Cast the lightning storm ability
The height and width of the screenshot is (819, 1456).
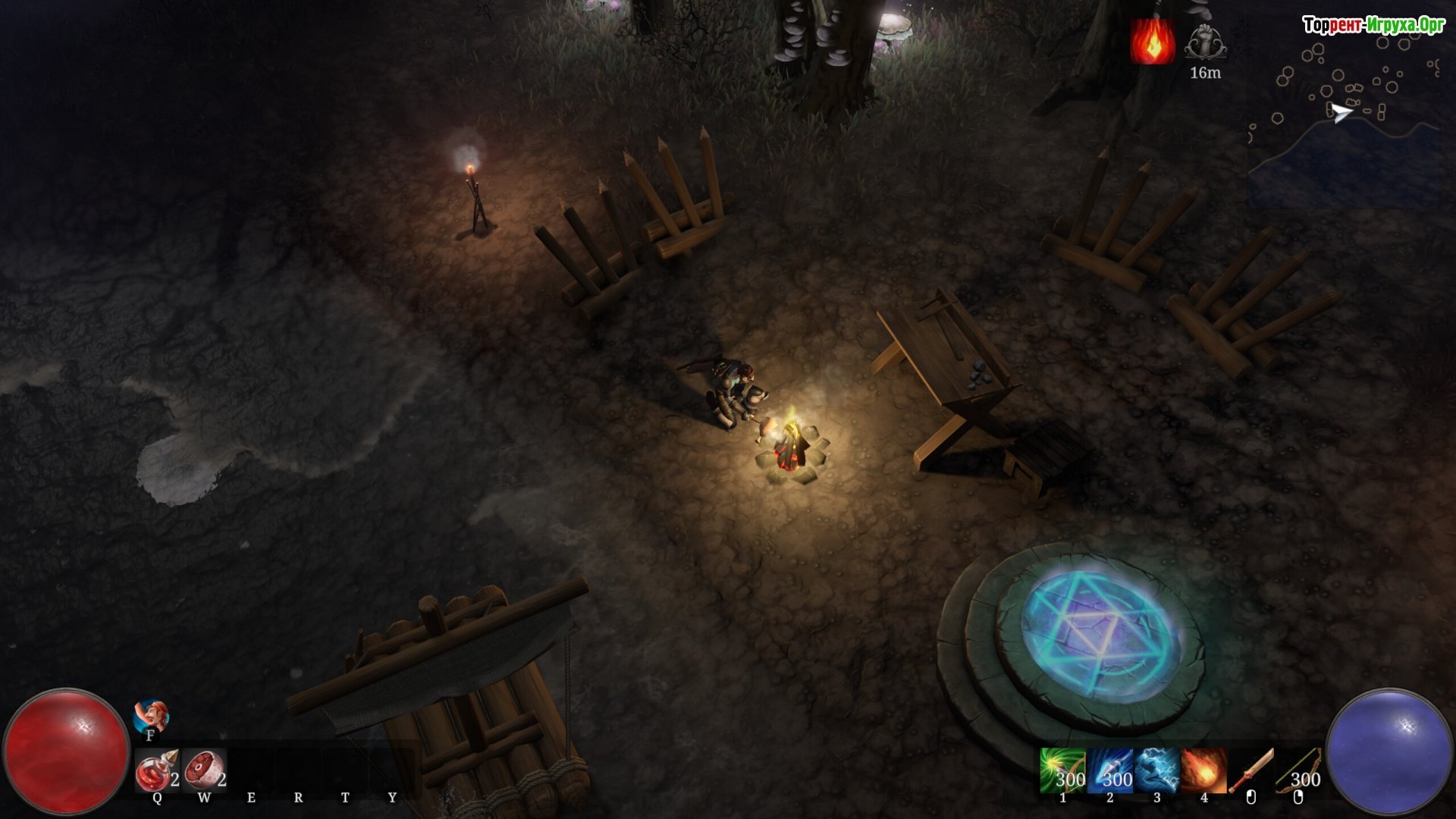1156,770
